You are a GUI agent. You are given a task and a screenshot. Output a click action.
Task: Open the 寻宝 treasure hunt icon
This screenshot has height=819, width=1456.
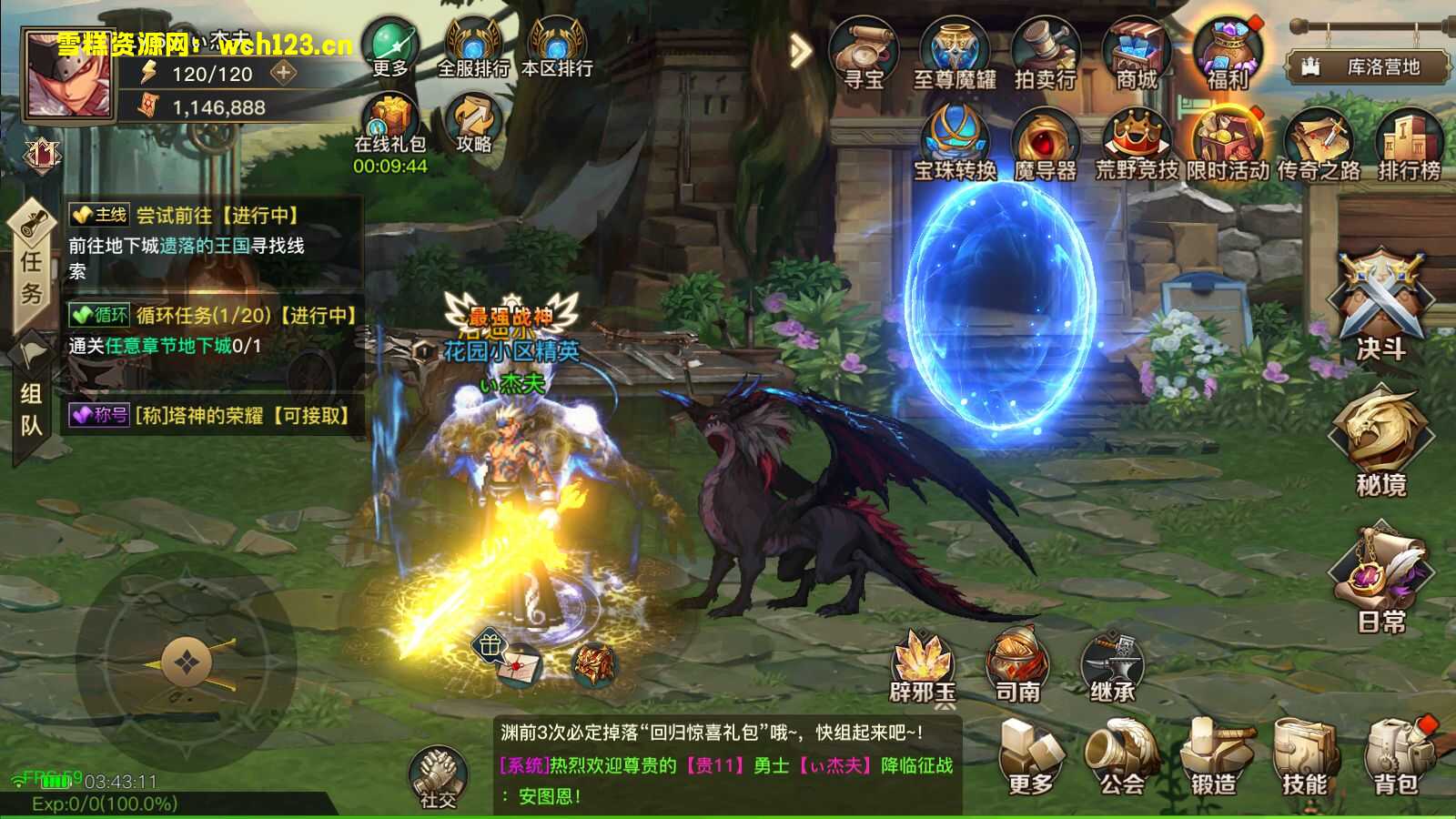863,55
